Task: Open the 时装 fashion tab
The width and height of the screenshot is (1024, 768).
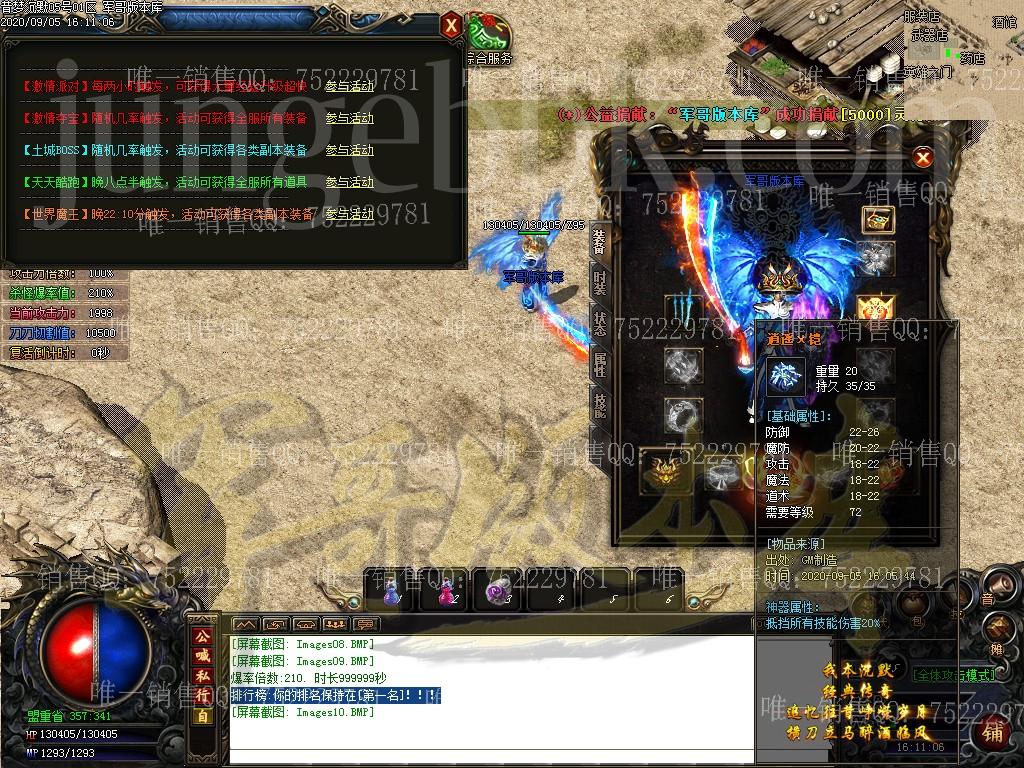Action: pyautogui.click(x=599, y=281)
